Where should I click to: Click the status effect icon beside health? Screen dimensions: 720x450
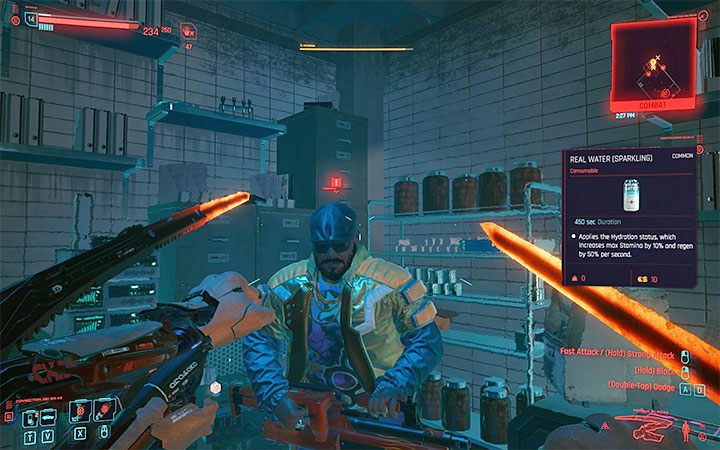point(189,31)
